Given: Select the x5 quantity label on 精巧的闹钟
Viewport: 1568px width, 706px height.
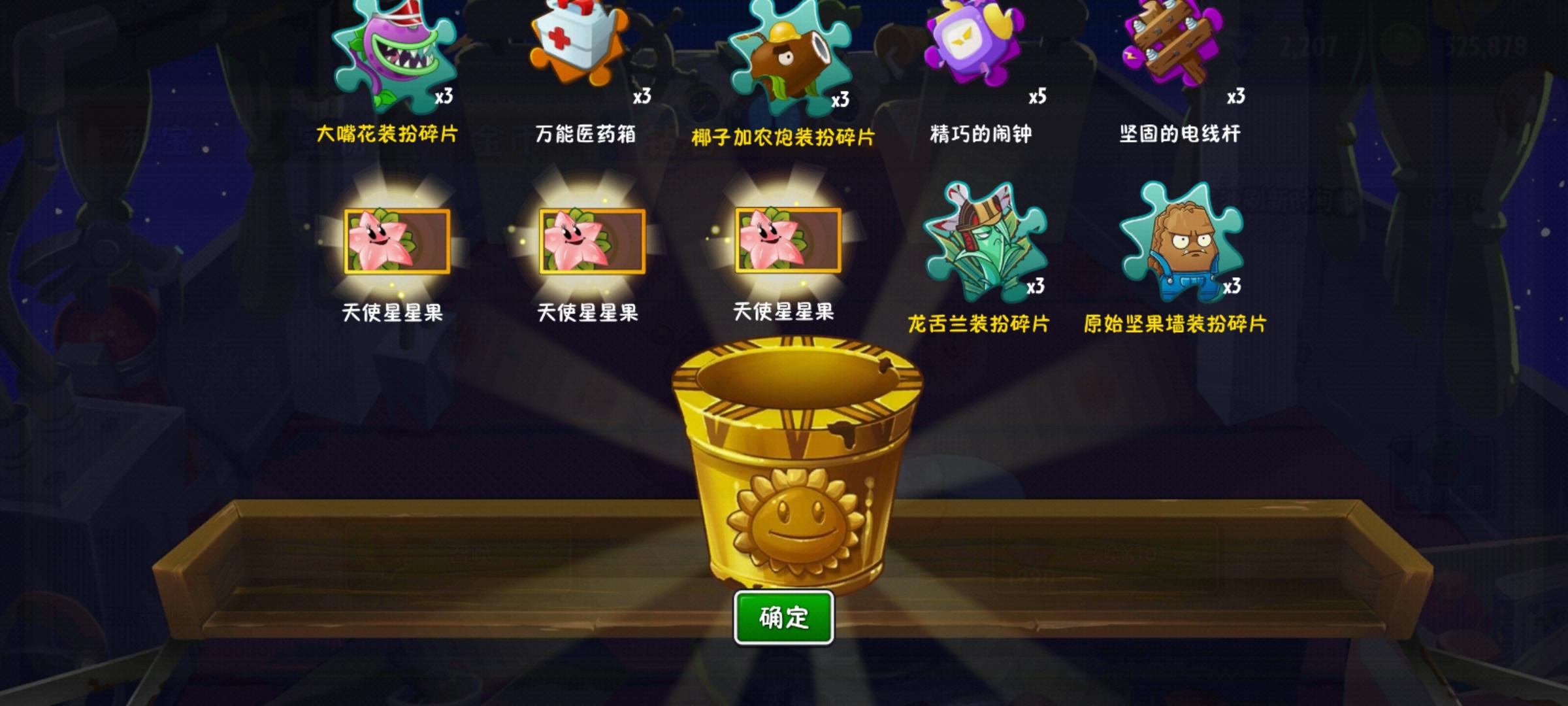Looking at the screenshot, I should 1039,97.
